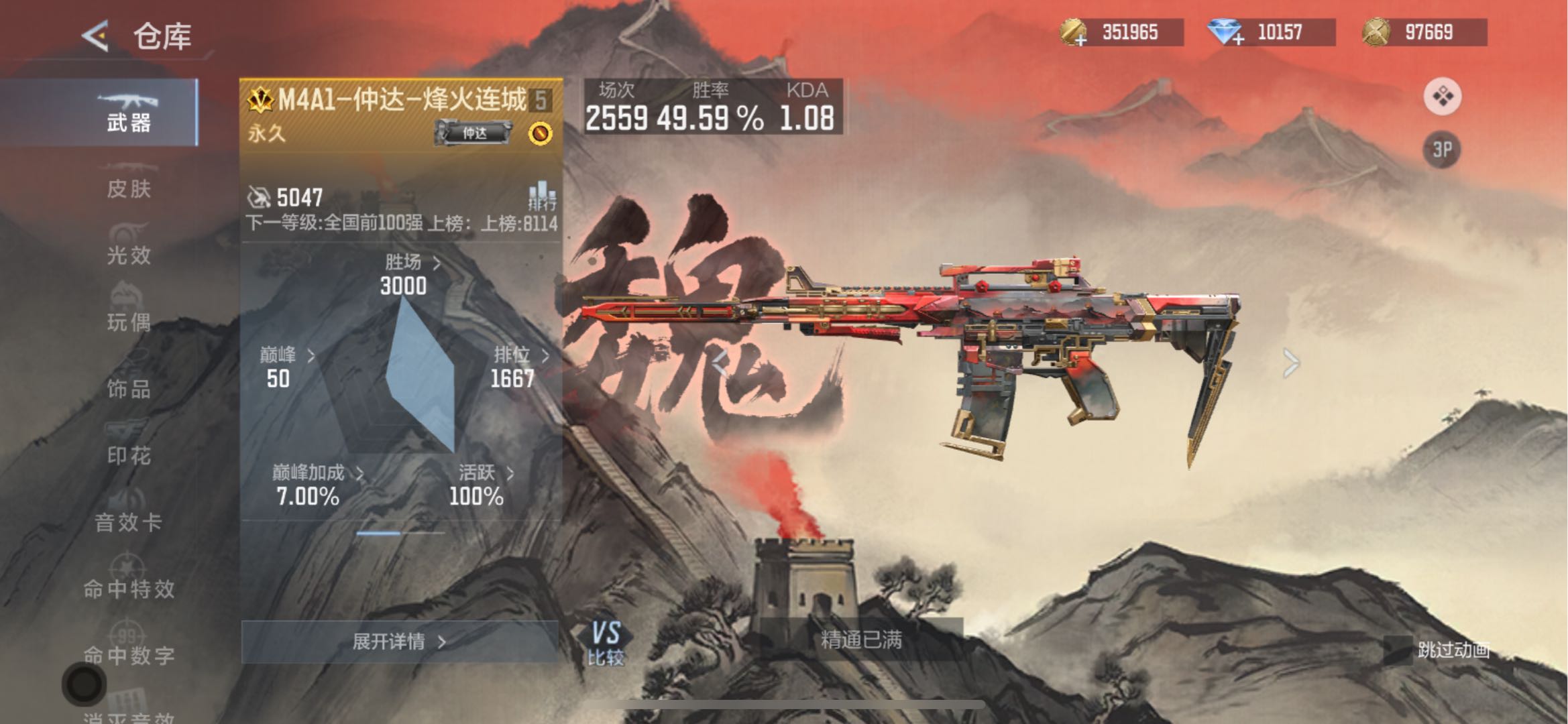
Task: Toggle the 跳过动画 skip animation checkbox
Action: 1398,650
